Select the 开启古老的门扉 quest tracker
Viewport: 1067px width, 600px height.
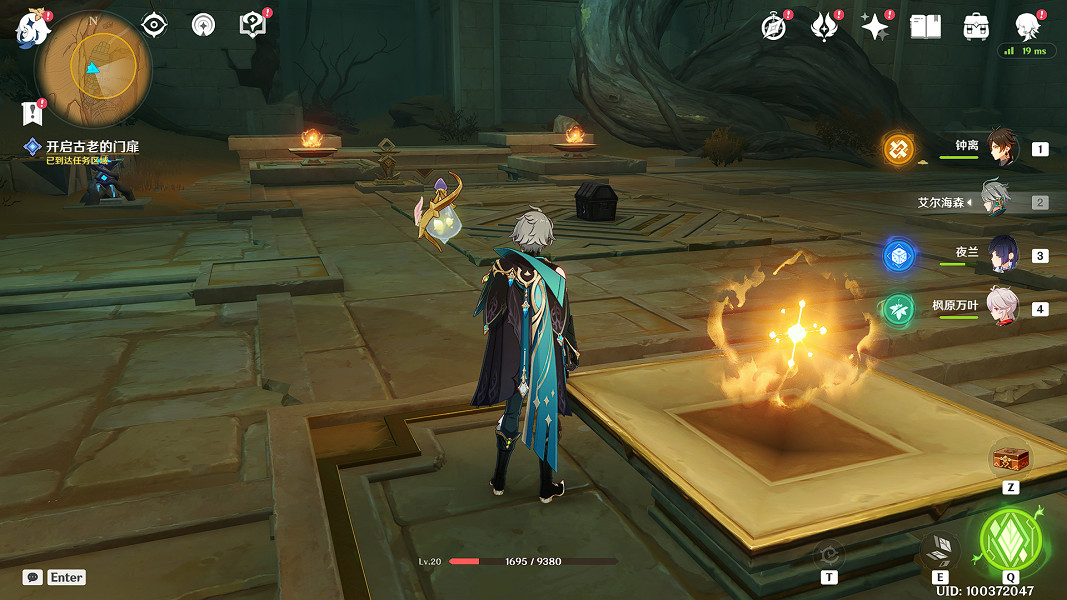coord(91,147)
